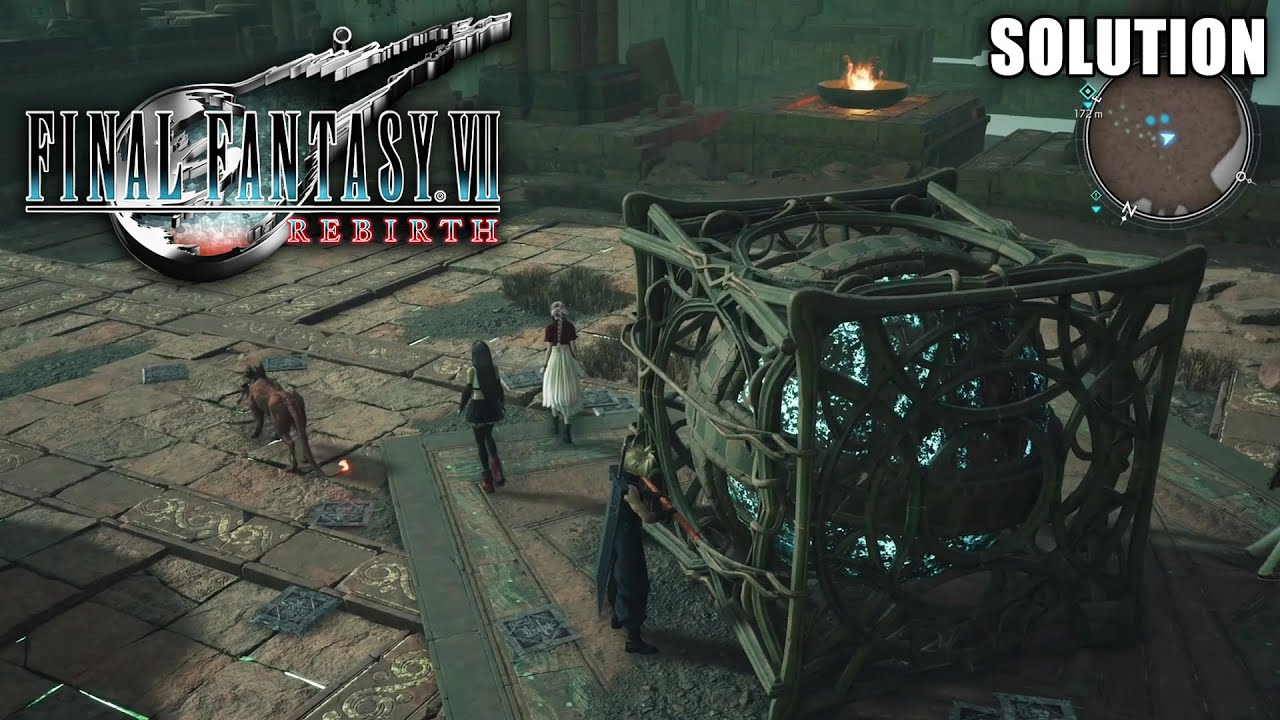Click the left blue dot objective on the minimap
Screen dimensions: 1280x720
click(1150, 120)
